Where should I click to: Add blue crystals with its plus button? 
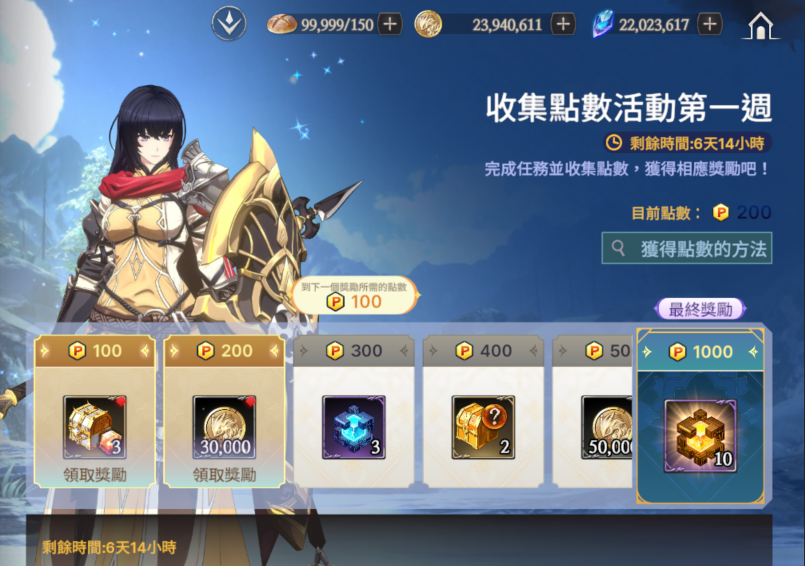click(x=710, y=24)
